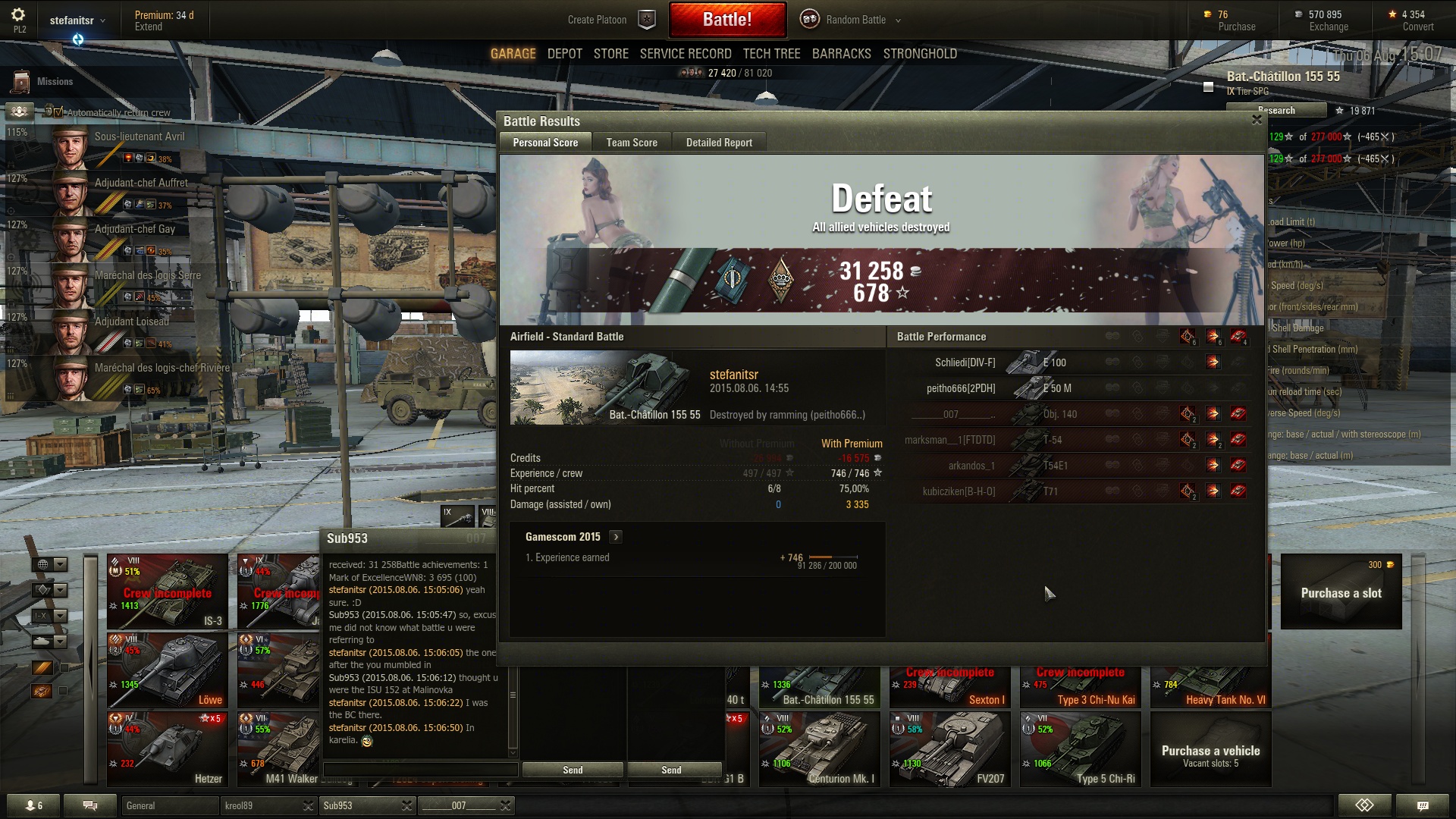Toggle Automatically return crew checkbox
The image size is (1456, 819).
pos(58,112)
